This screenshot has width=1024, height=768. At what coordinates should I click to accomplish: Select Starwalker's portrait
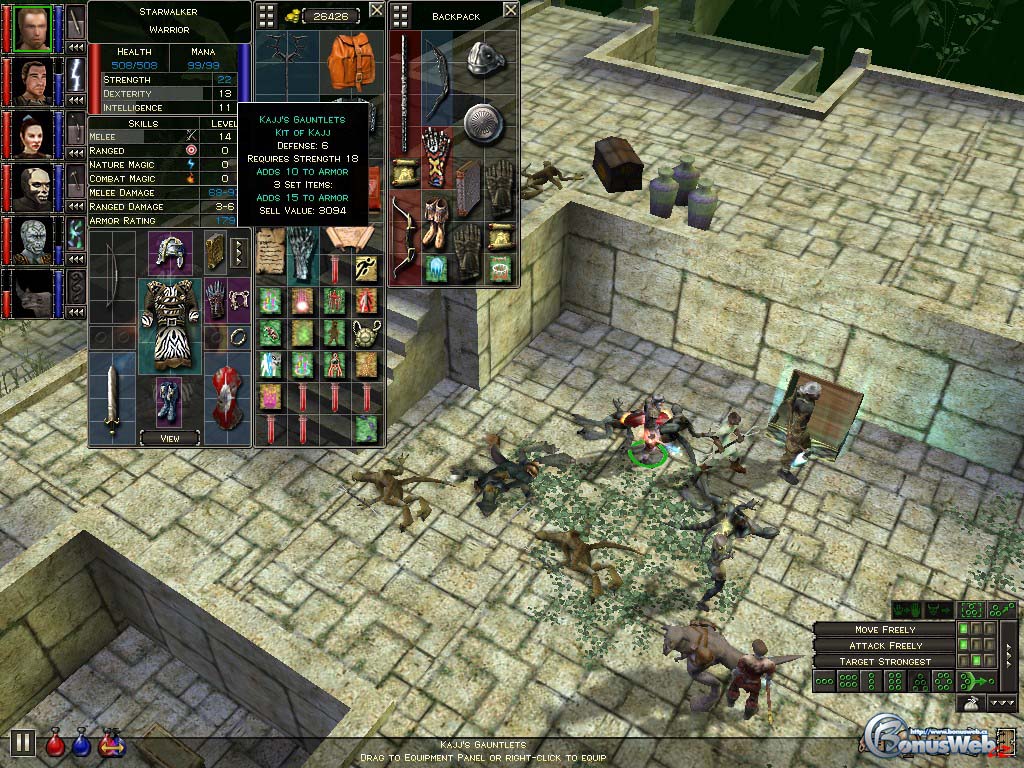(x=34, y=28)
